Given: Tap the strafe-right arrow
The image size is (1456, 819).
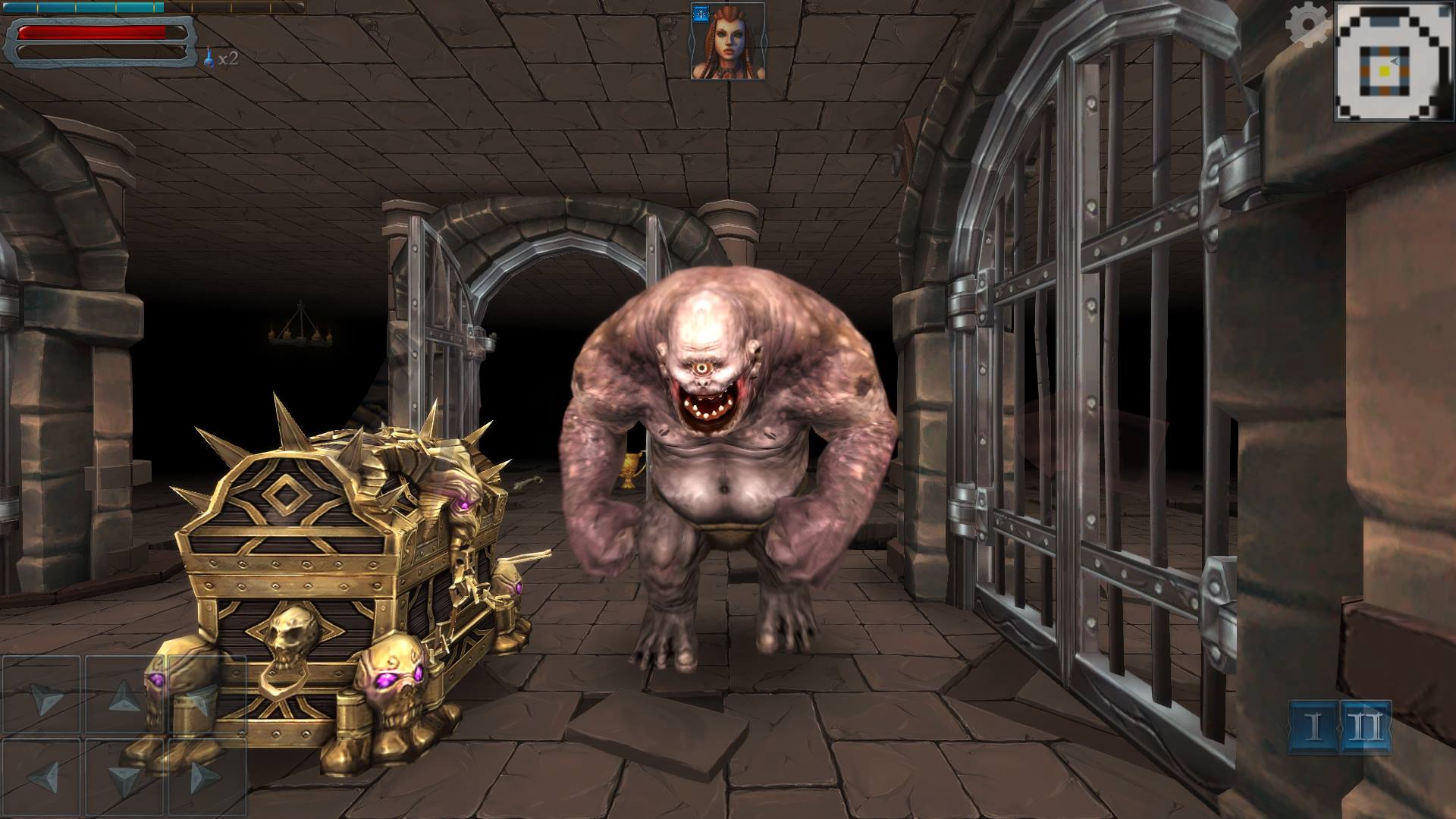Looking at the screenshot, I should (x=205, y=778).
